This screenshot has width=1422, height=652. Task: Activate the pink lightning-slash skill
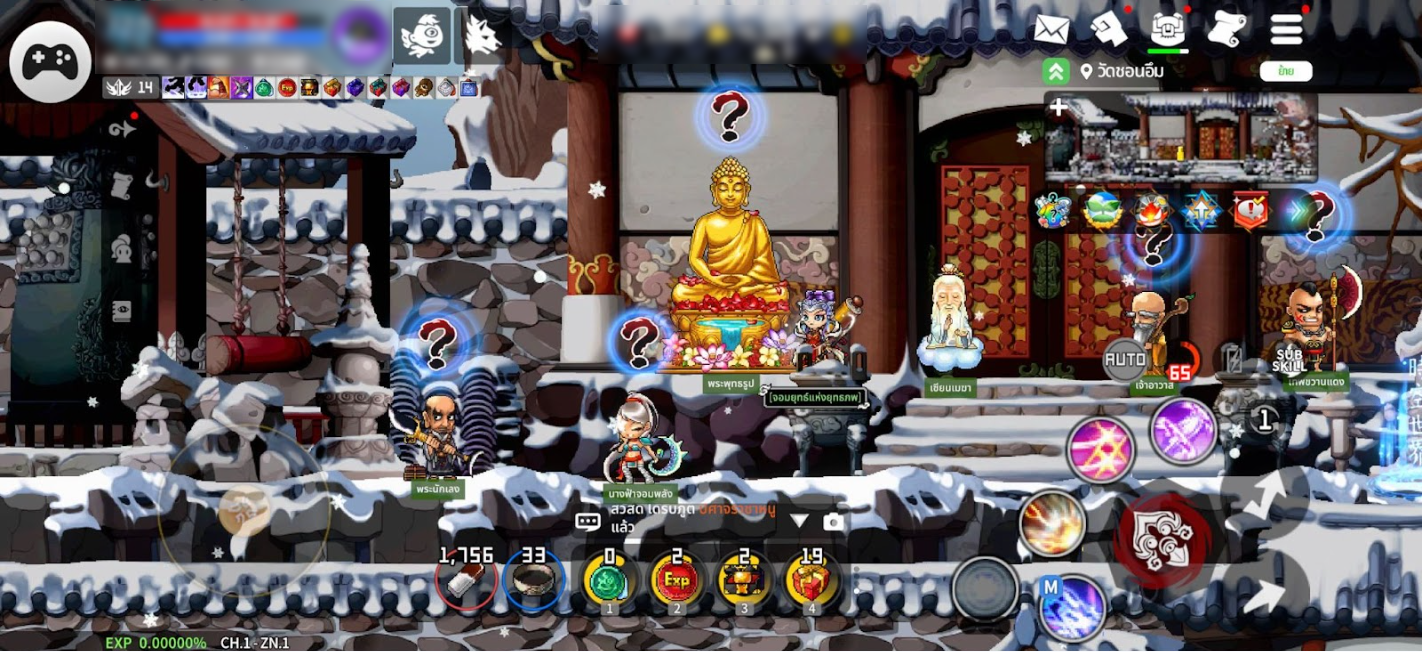pyautogui.click(x=1101, y=450)
